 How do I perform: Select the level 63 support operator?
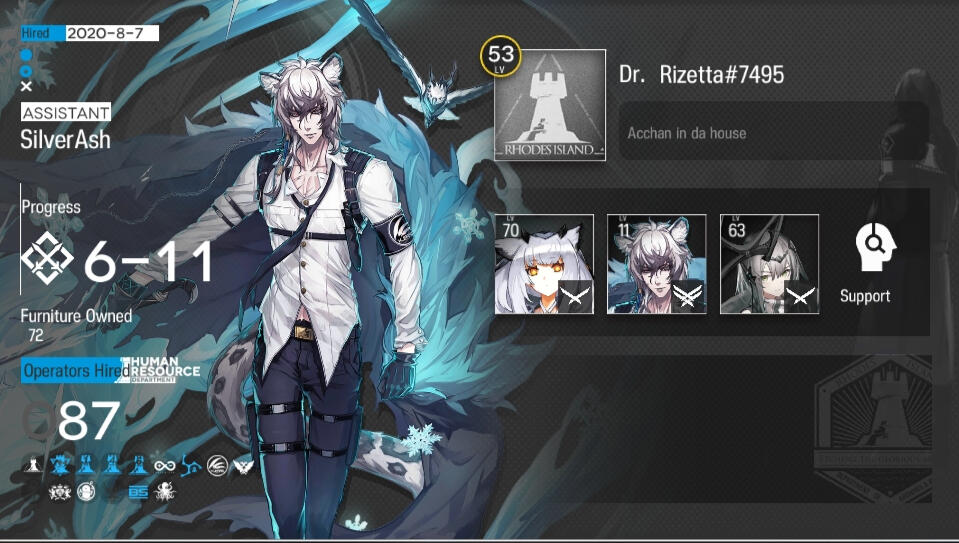(769, 264)
